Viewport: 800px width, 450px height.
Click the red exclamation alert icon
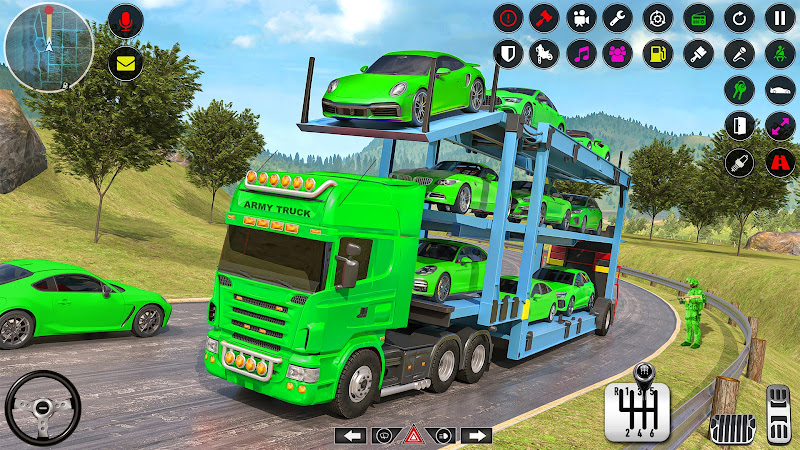pyautogui.click(x=508, y=17)
